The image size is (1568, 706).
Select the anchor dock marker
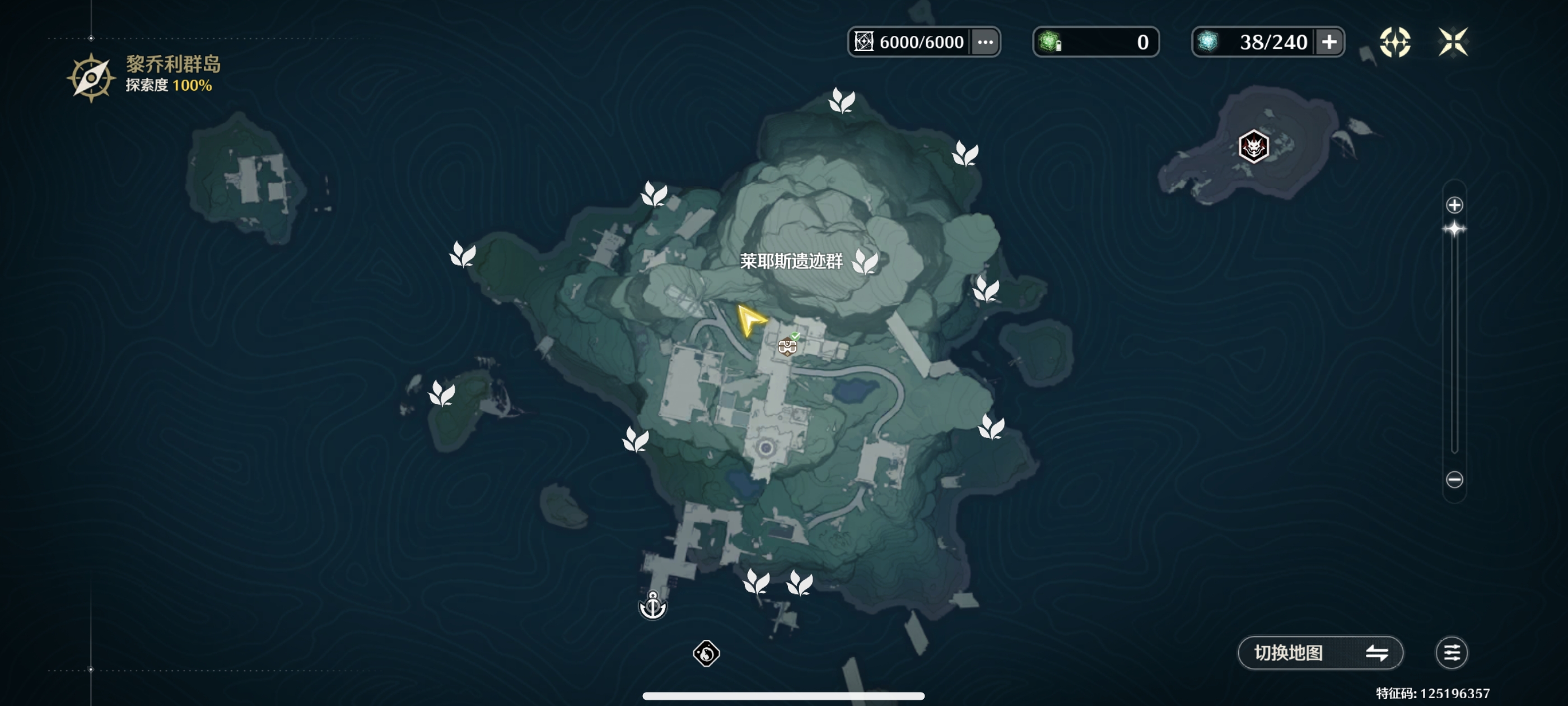coord(652,606)
